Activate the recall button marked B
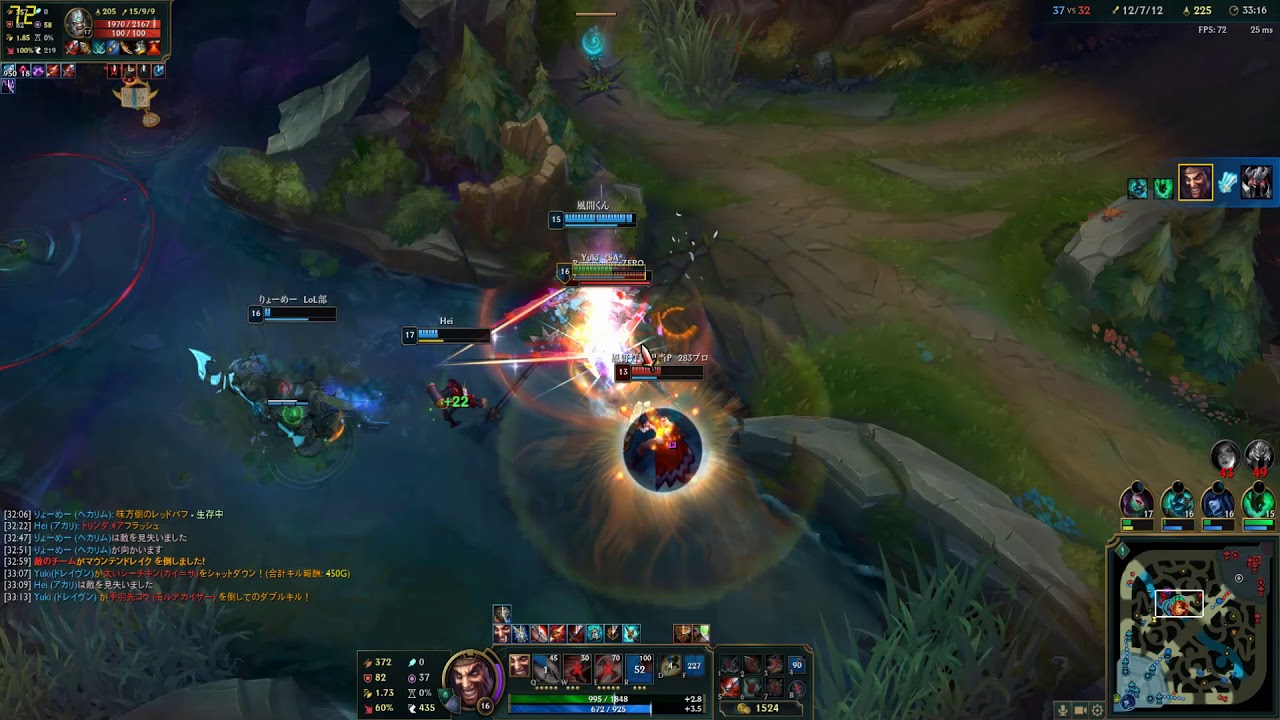This screenshot has height=720, width=1280. coord(797,687)
